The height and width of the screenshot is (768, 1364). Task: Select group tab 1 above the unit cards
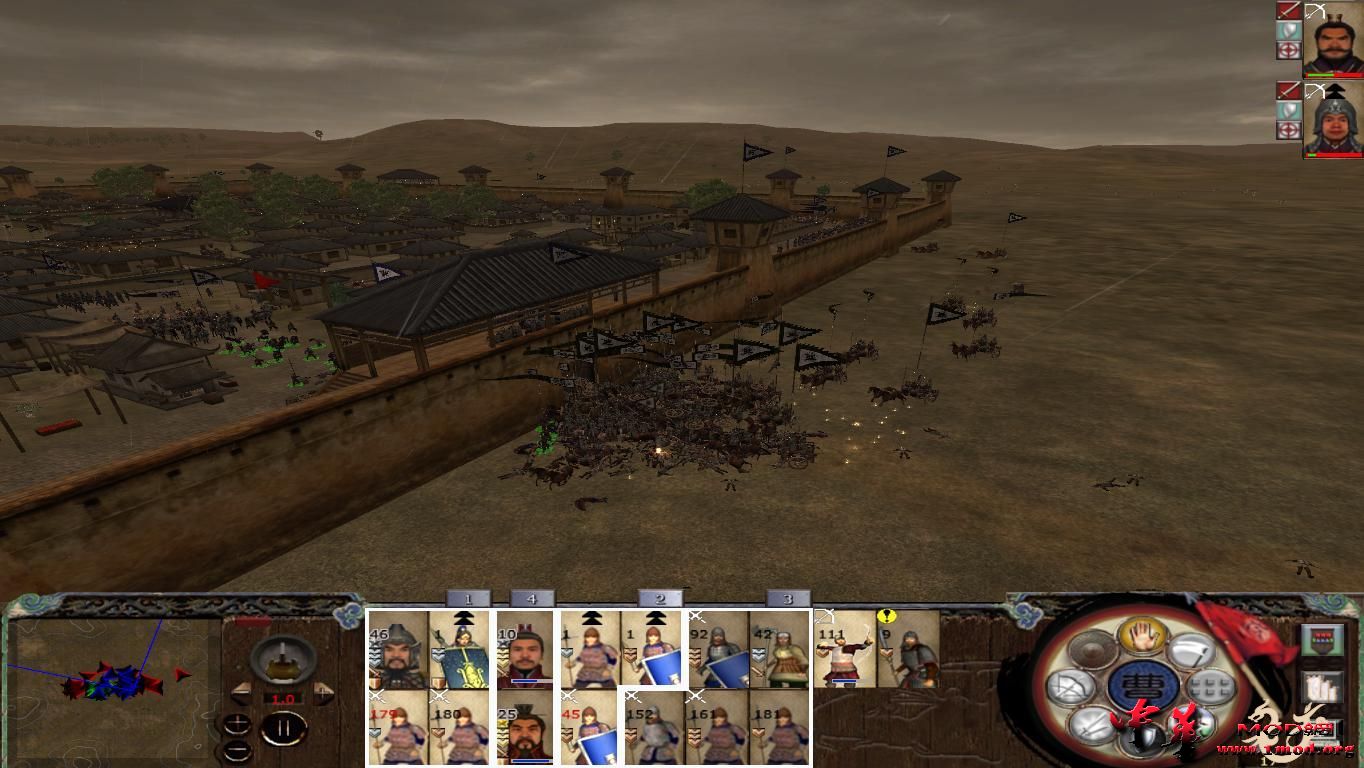pyautogui.click(x=467, y=597)
